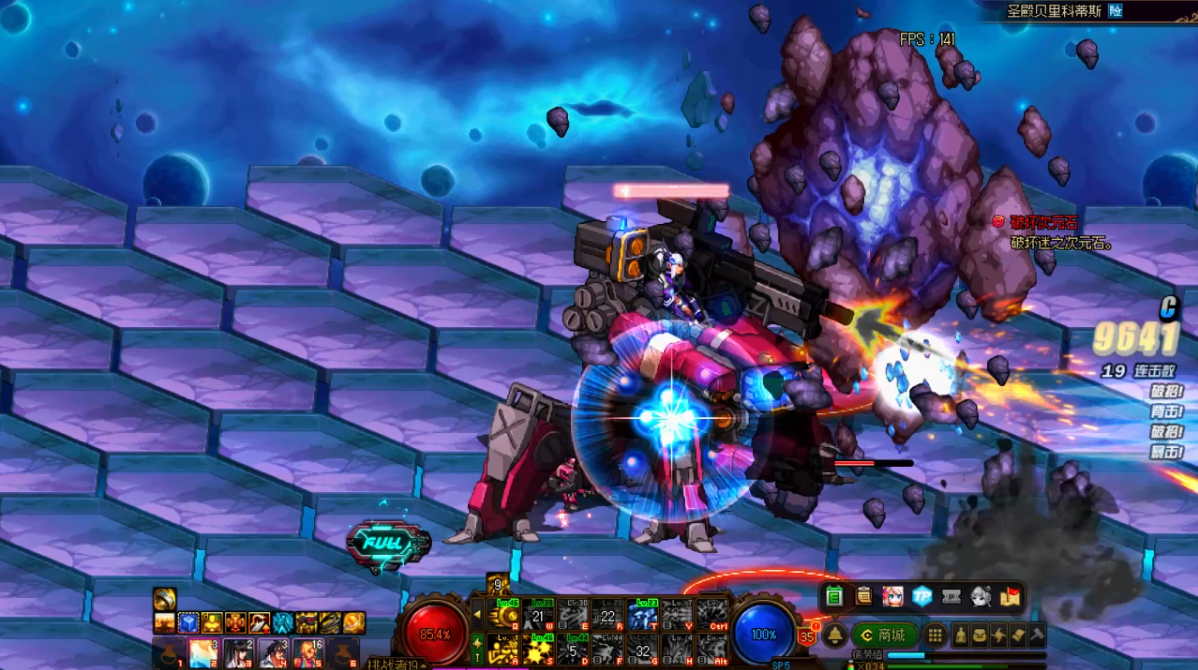Open the nine-dot grid menu
1198x670 pixels.
(935, 635)
